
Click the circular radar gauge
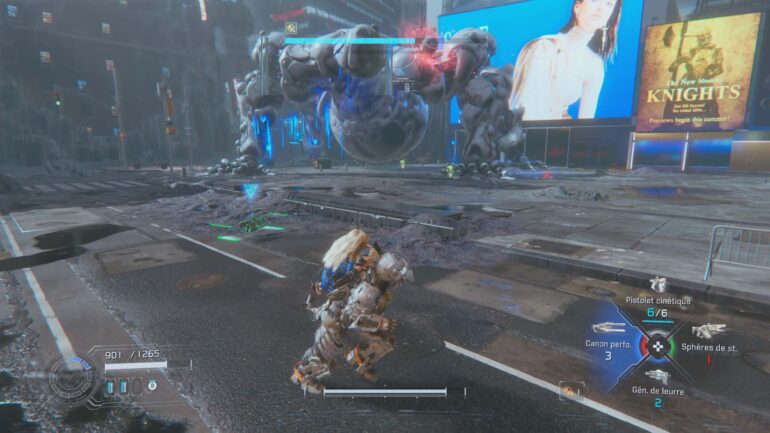[x=73, y=380]
